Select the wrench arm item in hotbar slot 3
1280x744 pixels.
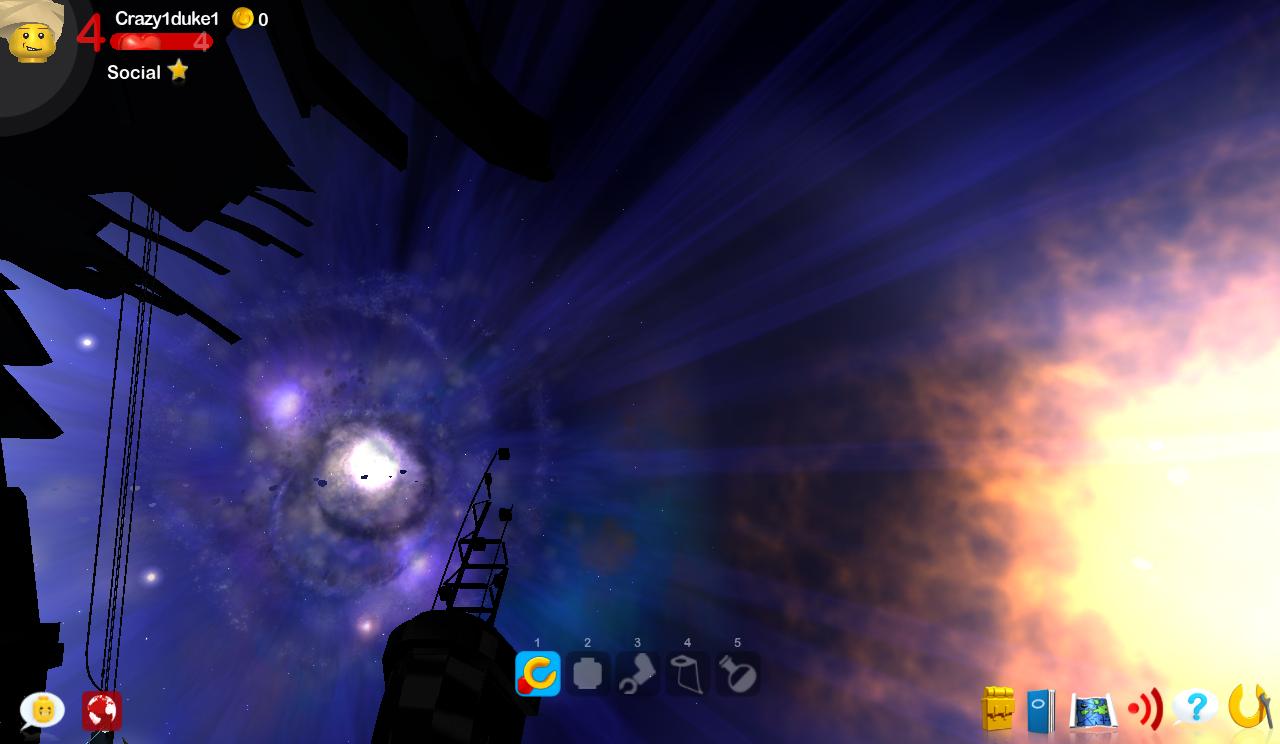click(x=638, y=674)
